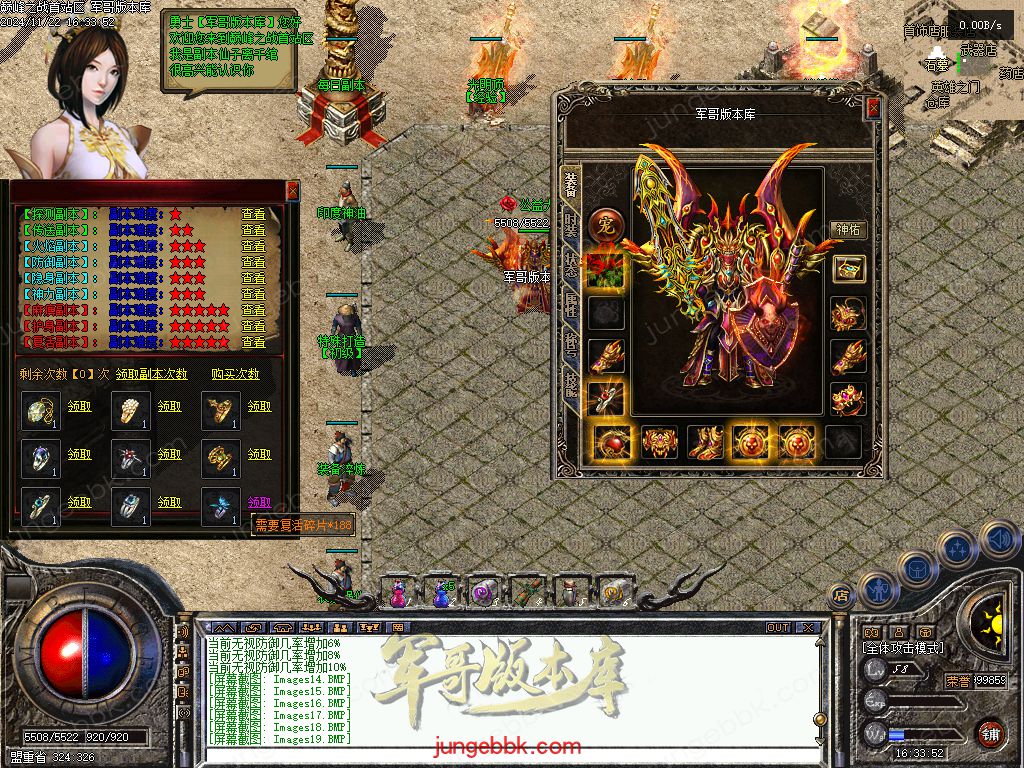Click the 神佑 button
The height and width of the screenshot is (768, 1024).
pyautogui.click(x=847, y=230)
